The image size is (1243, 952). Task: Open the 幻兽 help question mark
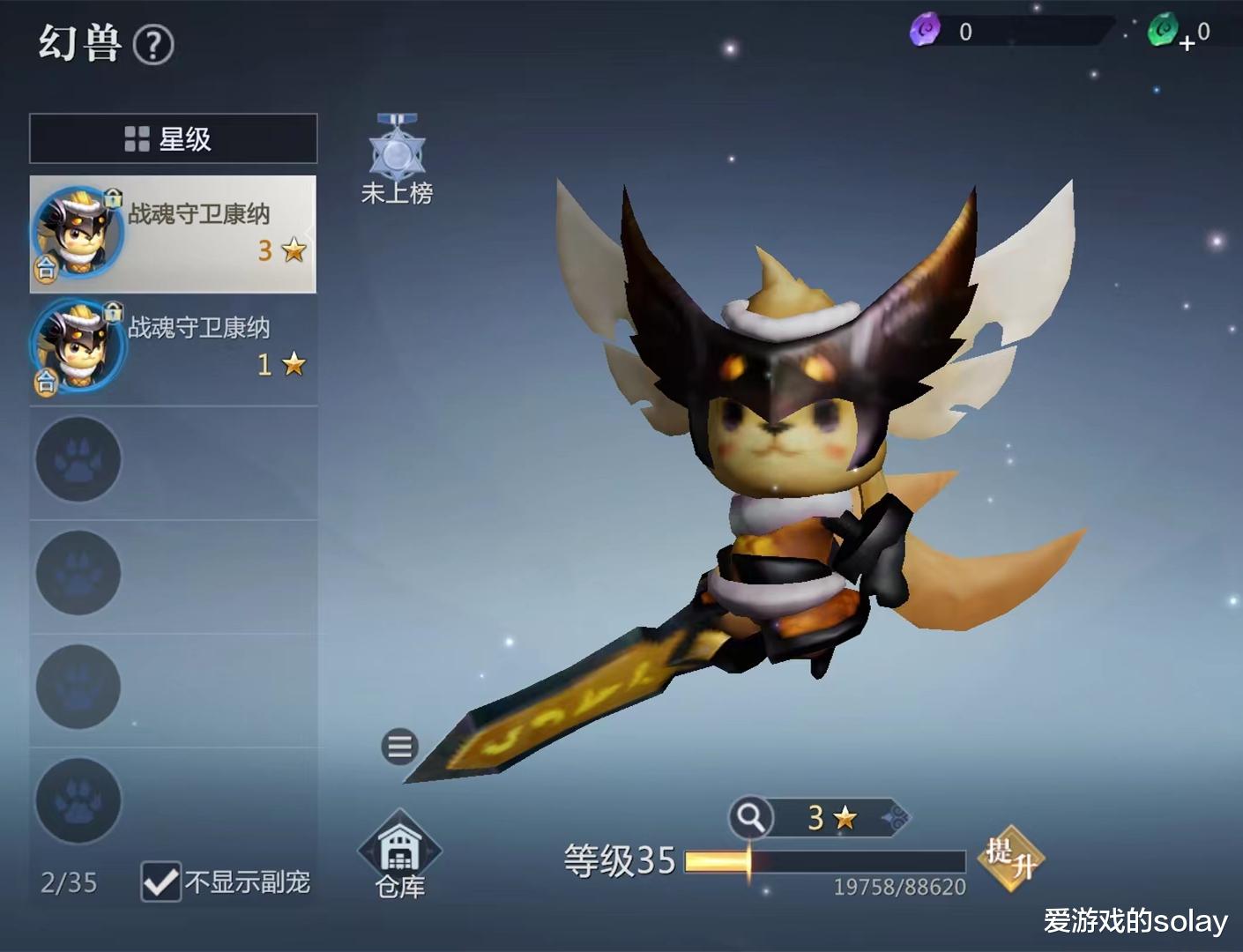[153, 45]
